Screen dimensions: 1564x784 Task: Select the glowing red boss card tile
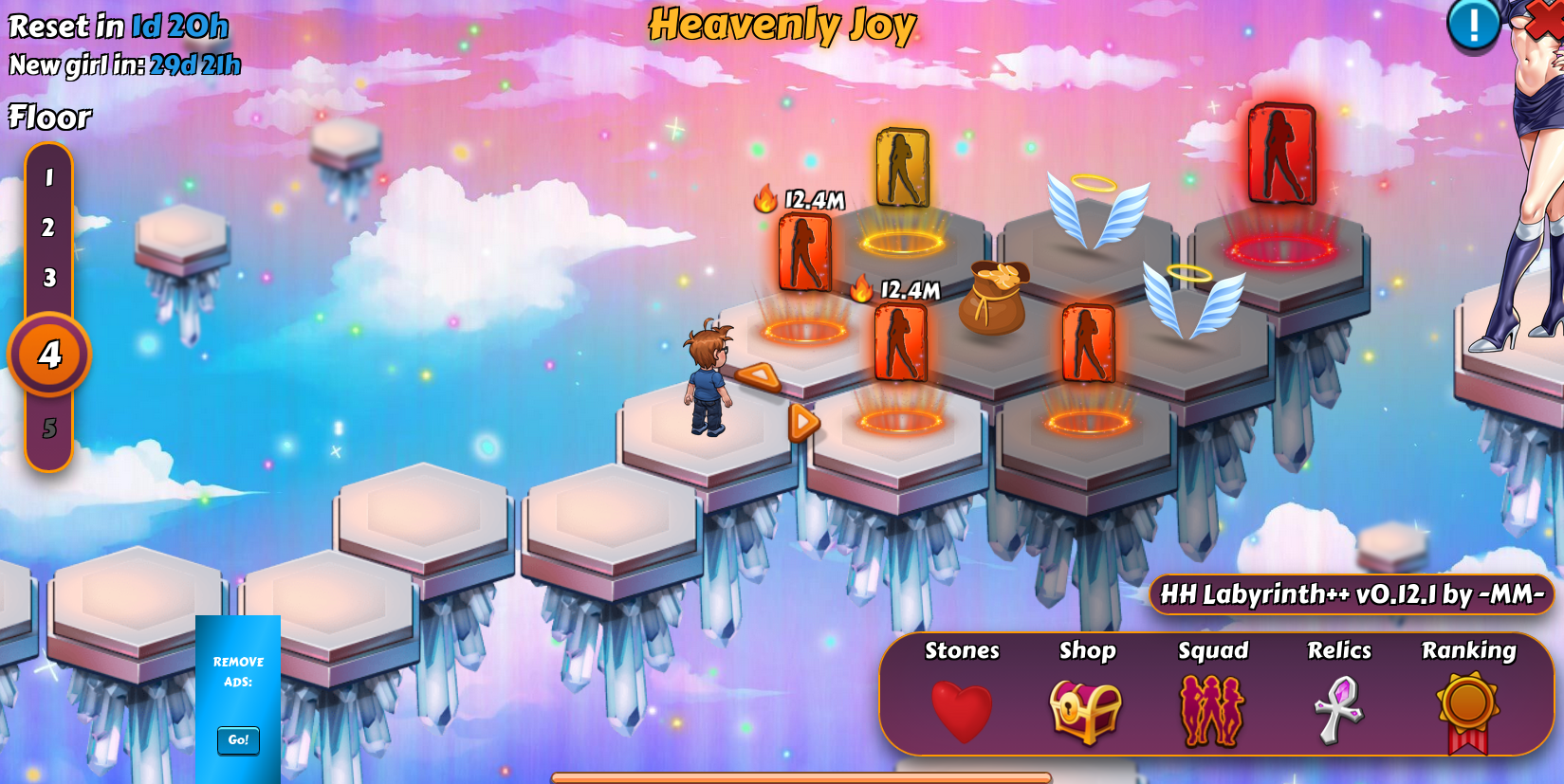pos(1281,155)
